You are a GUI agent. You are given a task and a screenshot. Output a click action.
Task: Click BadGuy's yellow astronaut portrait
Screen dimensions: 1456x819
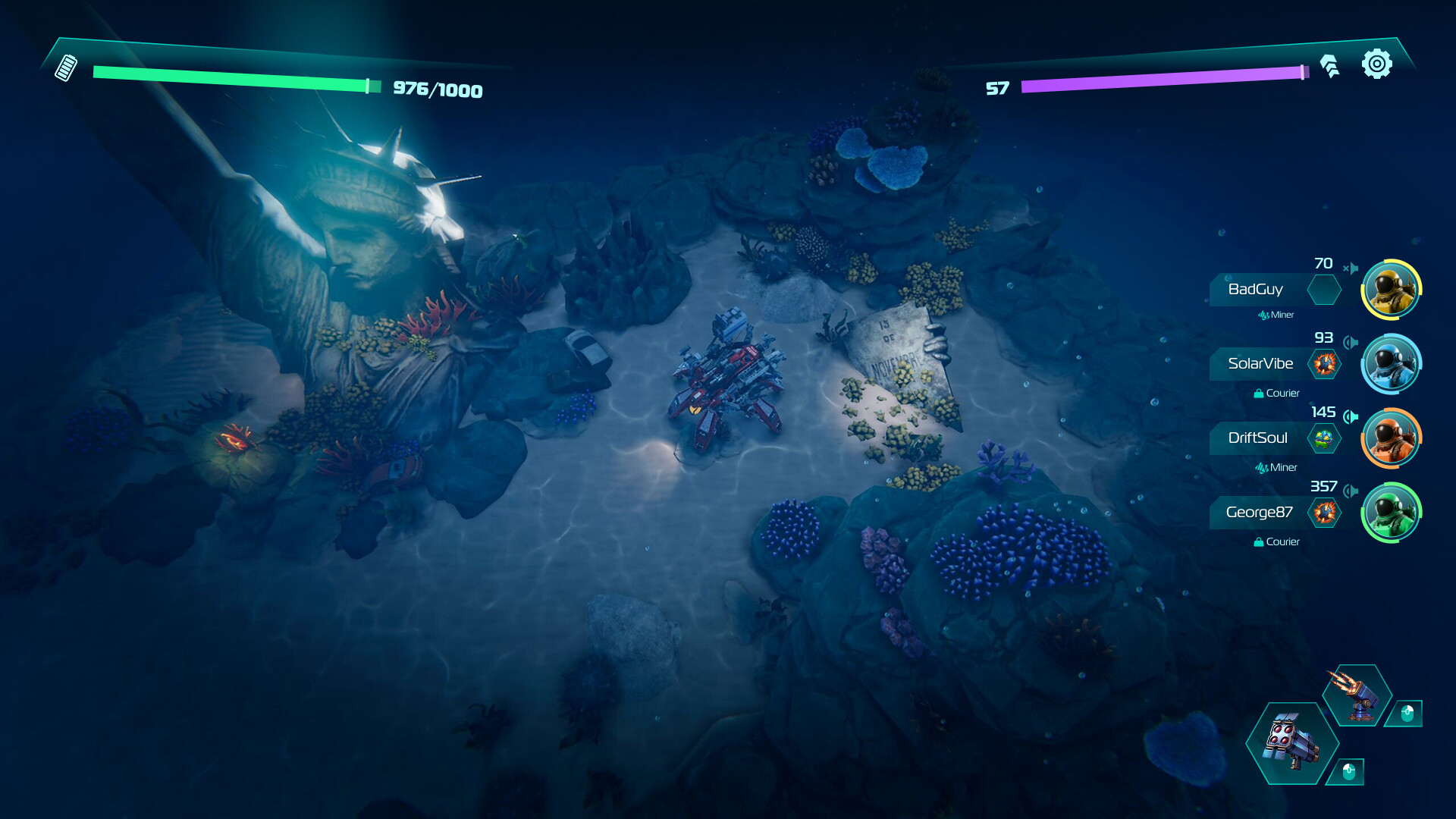pos(1391,290)
